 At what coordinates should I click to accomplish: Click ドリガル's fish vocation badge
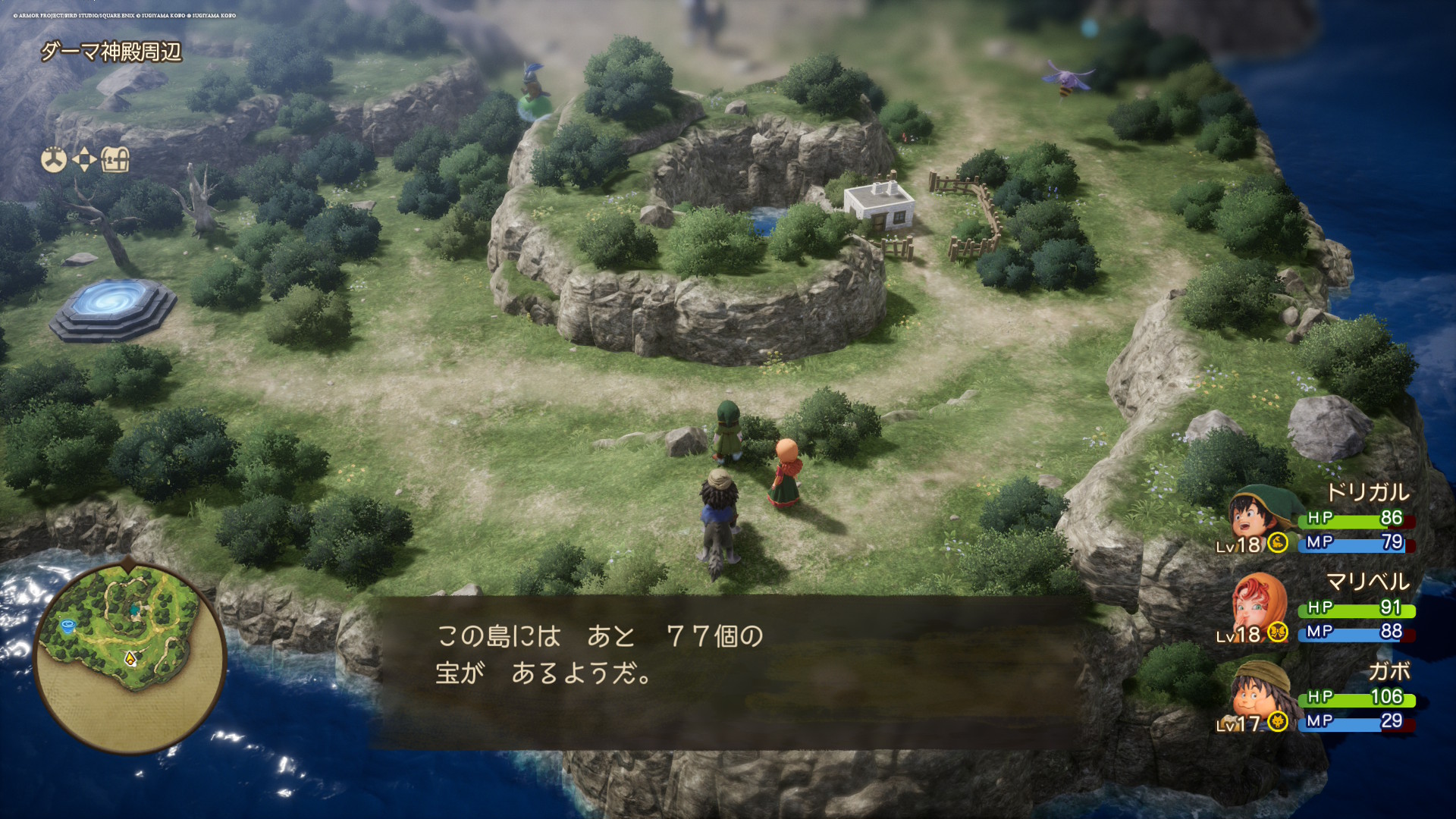(1278, 542)
